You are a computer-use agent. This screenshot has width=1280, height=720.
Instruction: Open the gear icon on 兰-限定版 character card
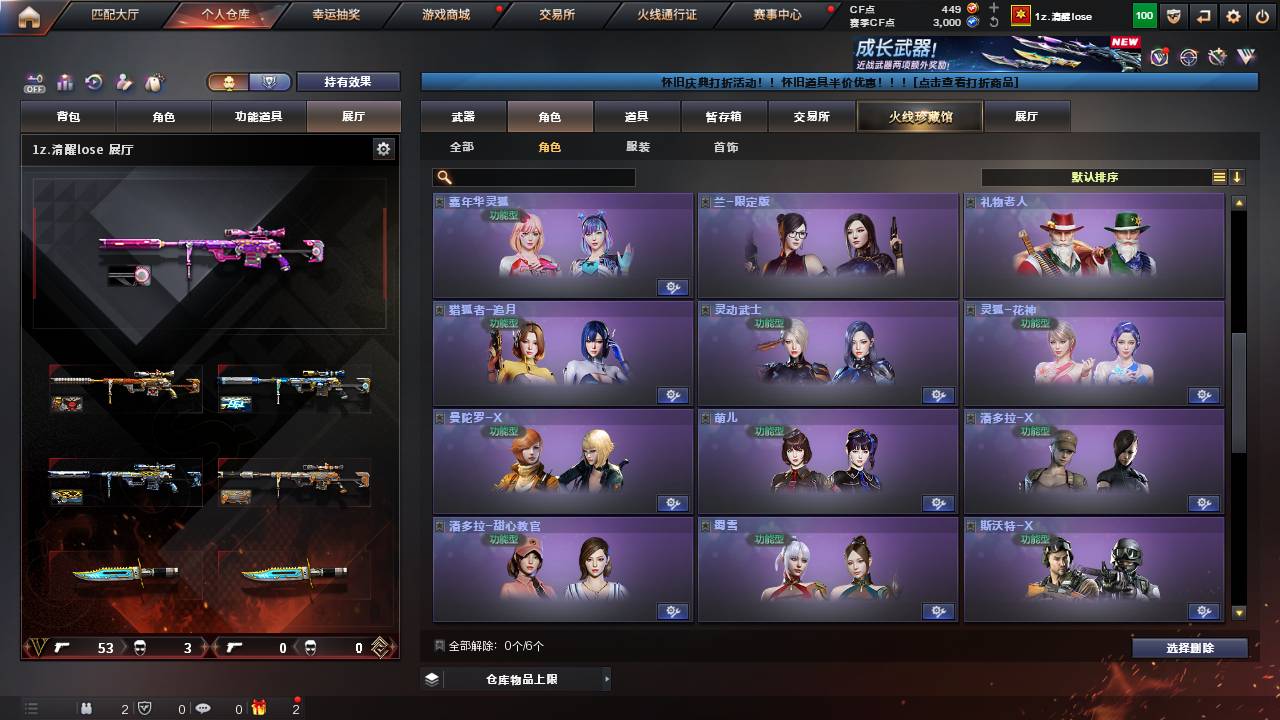(938, 287)
